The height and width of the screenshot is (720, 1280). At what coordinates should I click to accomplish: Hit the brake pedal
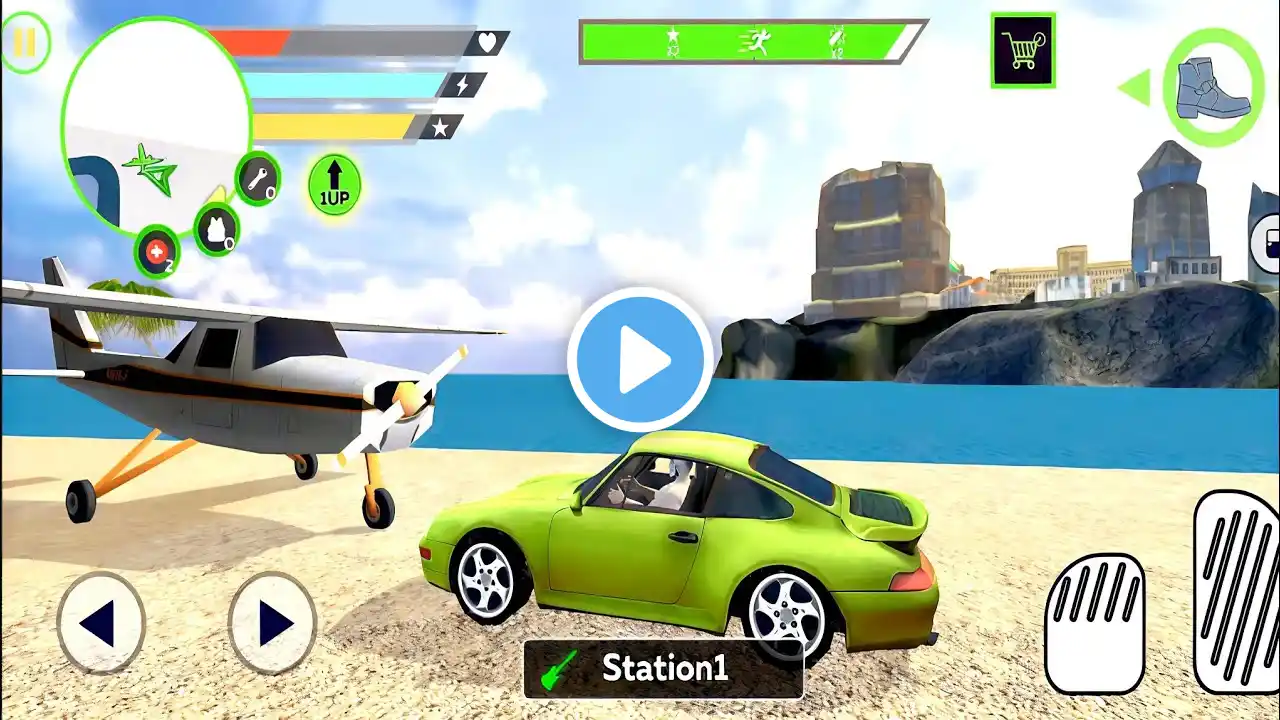coord(1095,623)
